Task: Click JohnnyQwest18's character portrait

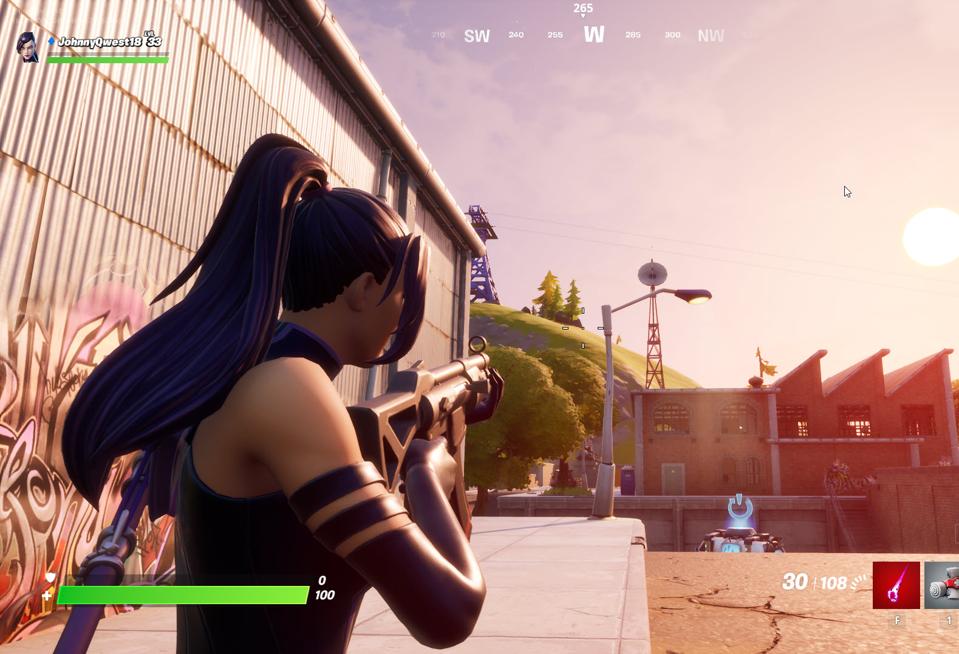Action: coord(28,46)
